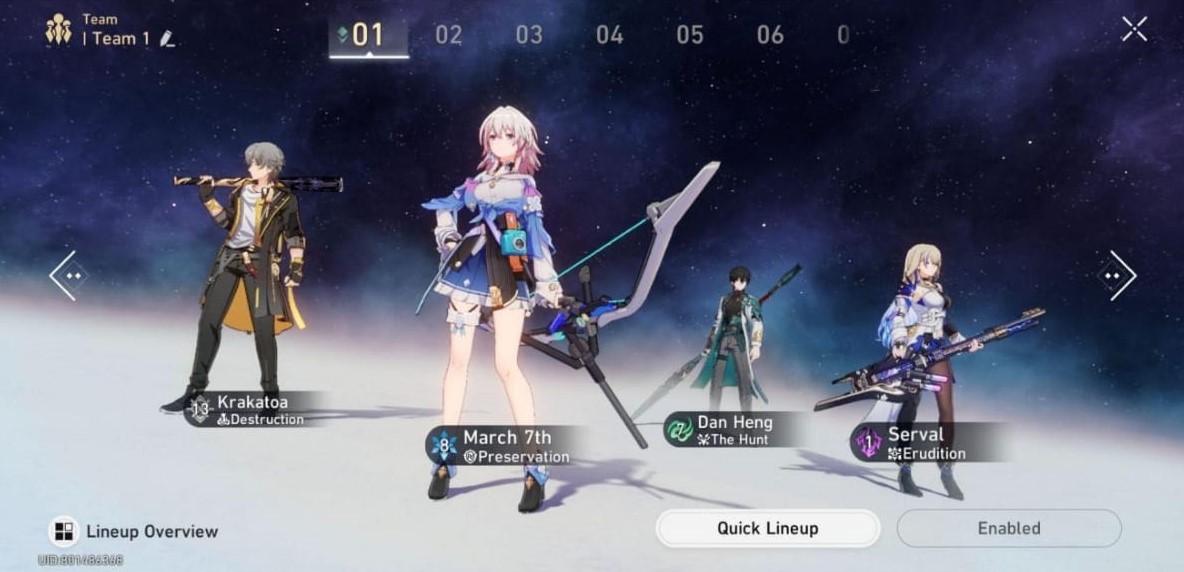Close the team lineup screen
This screenshot has width=1184, height=572.
(x=1134, y=29)
